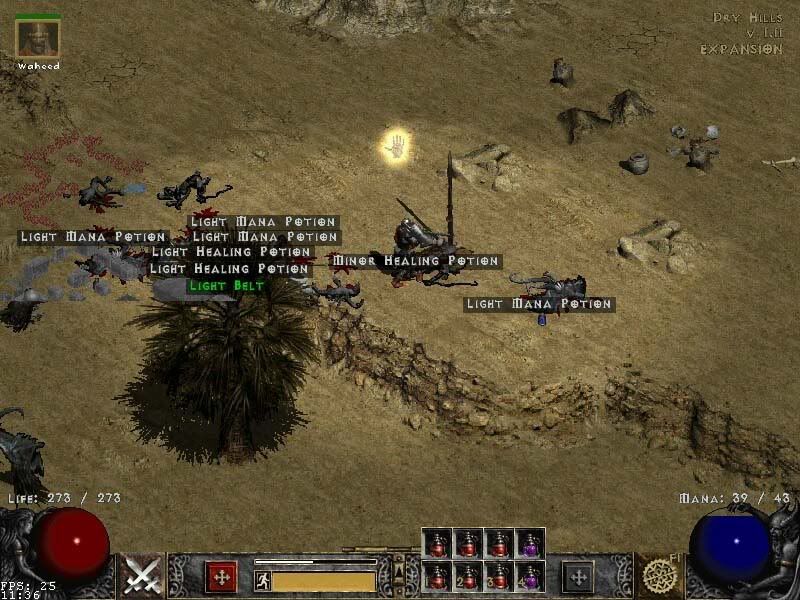Screen dimensions: 800x600
Task: Use the purple potion in the bottom belt row
Action: coord(530,575)
